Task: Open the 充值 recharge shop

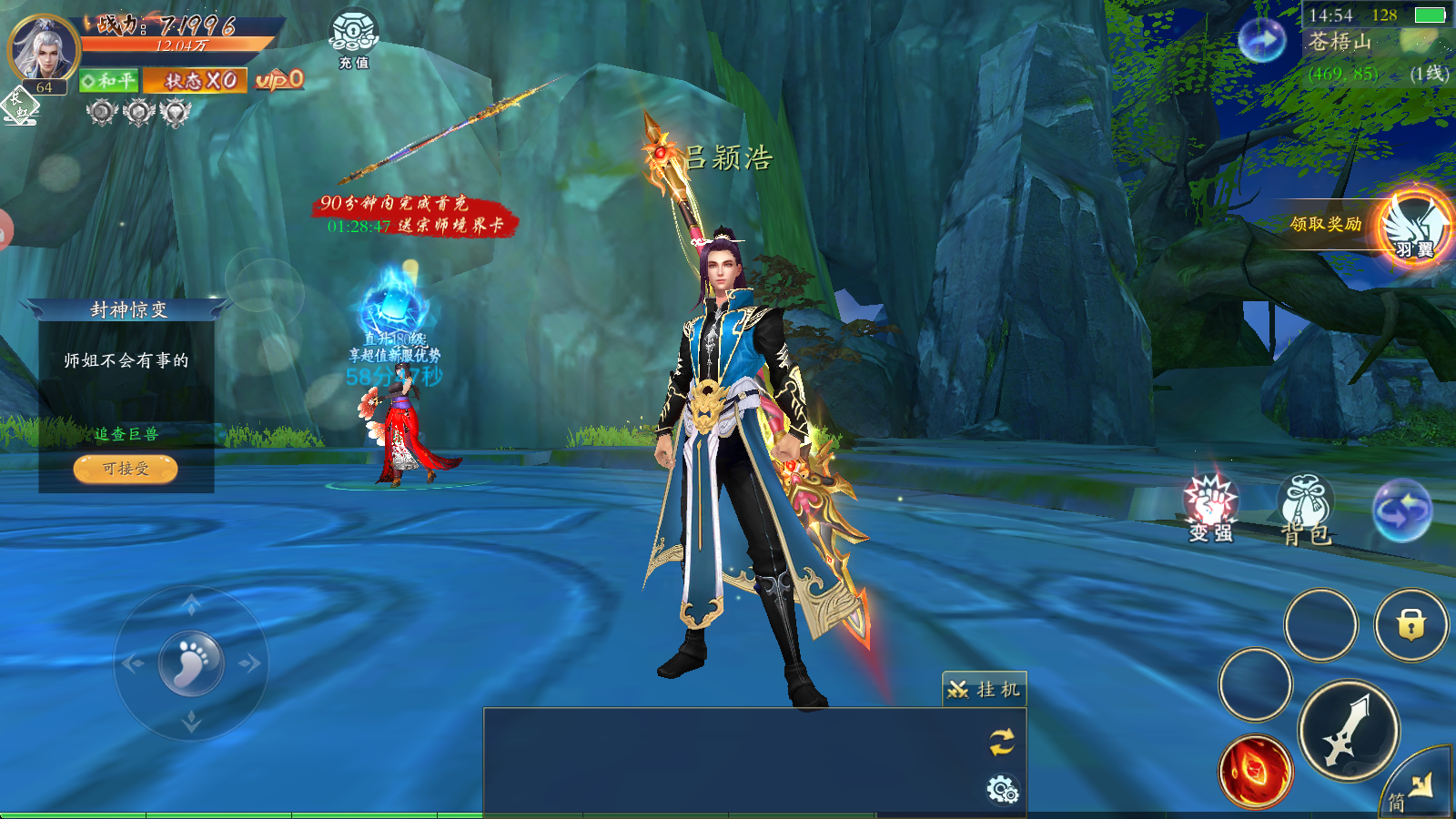Action: pos(354,38)
